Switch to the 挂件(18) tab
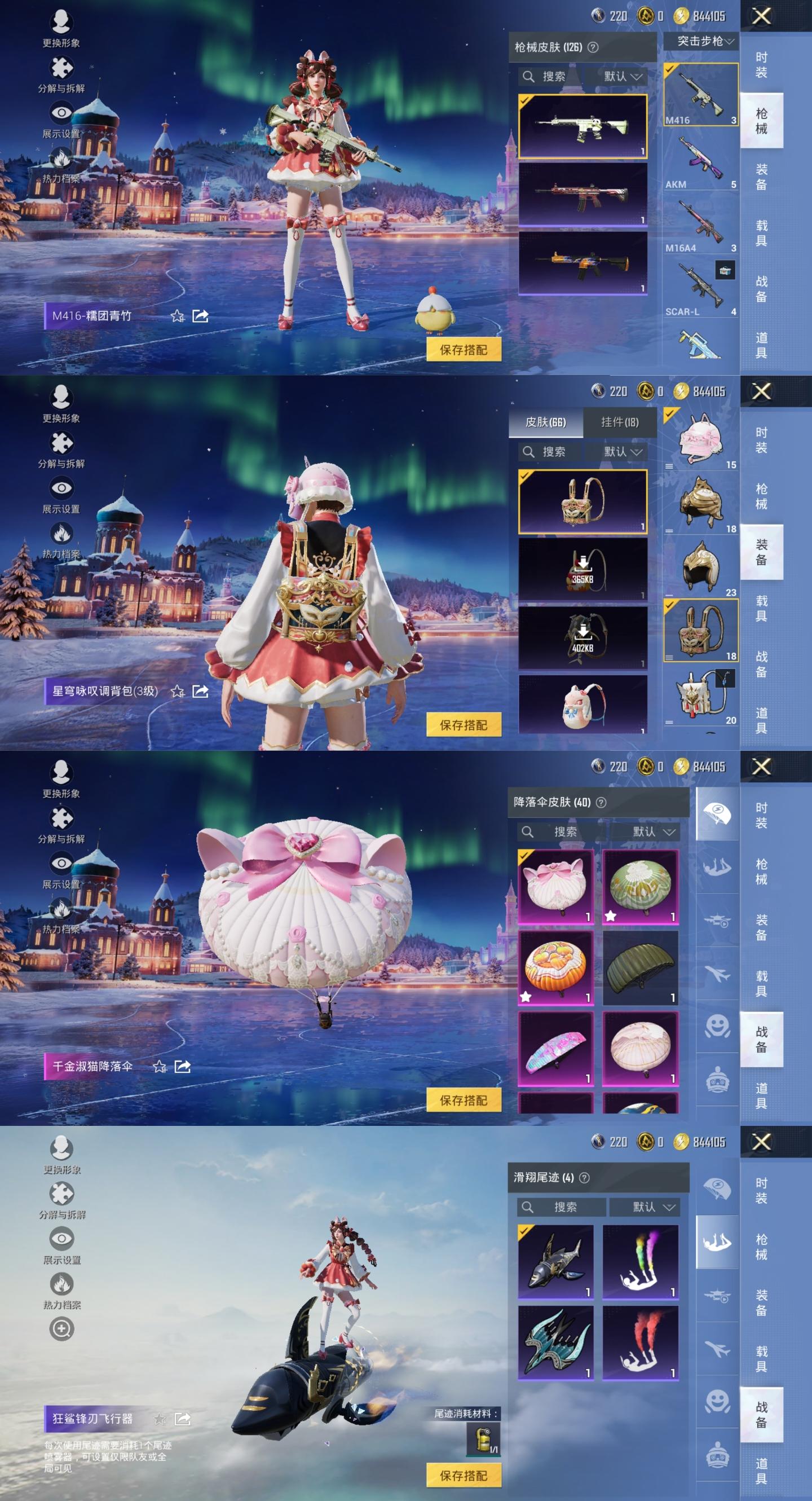Image resolution: width=812 pixels, height=1501 pixels. (x=619, y=422)
